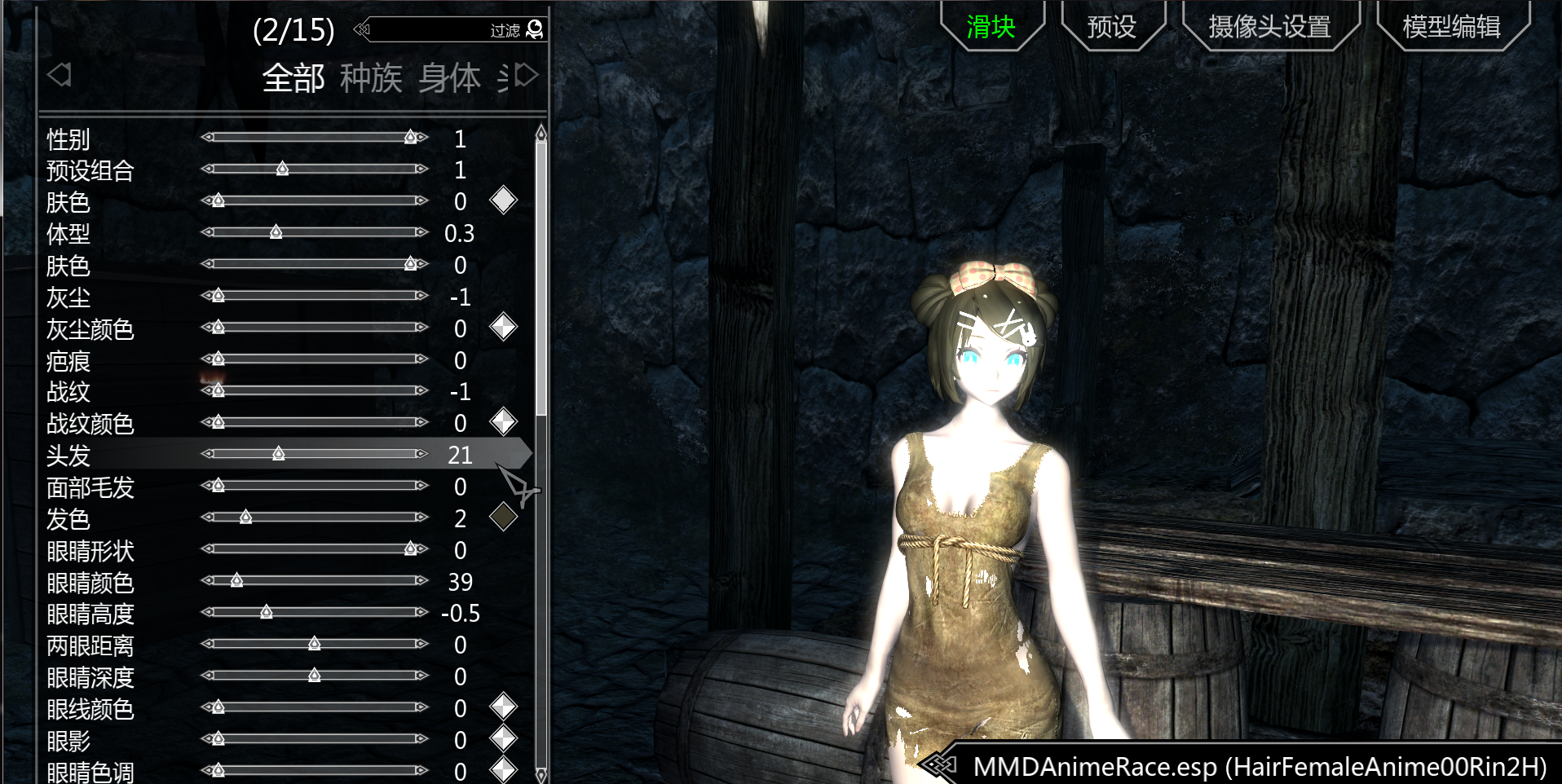
Task: Adjust the 预设组合 preset slider
Action: 282,169
